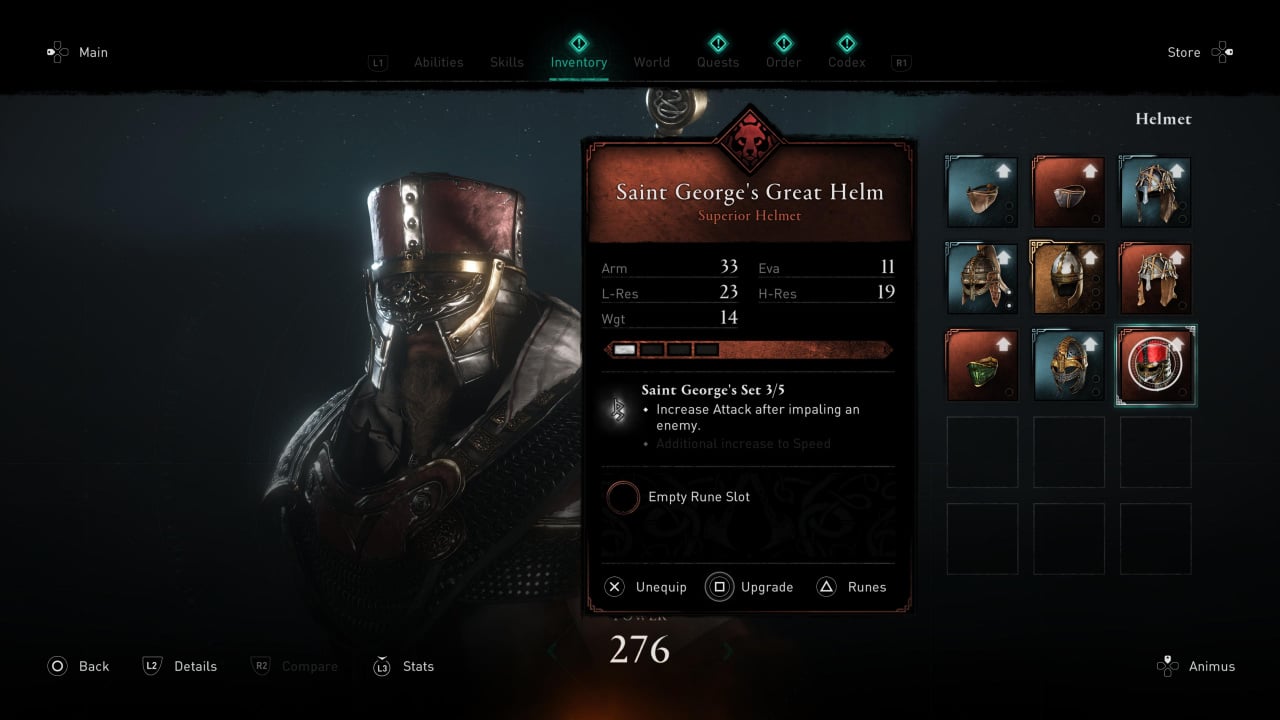Choose the silver face mask on red
The width and height of the screenshot is (1280, 720).
pos(1068,192)
